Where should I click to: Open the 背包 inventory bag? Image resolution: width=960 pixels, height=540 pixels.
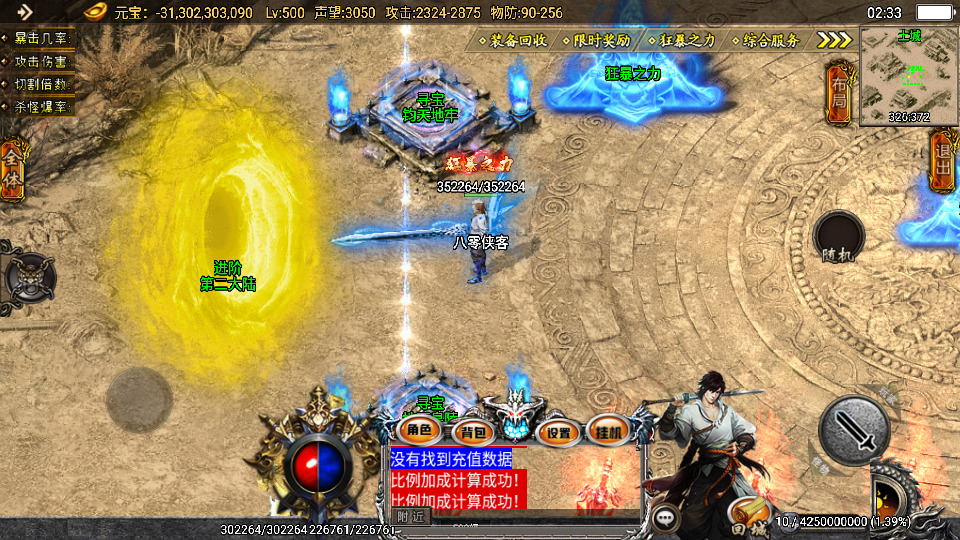point(469,432)
